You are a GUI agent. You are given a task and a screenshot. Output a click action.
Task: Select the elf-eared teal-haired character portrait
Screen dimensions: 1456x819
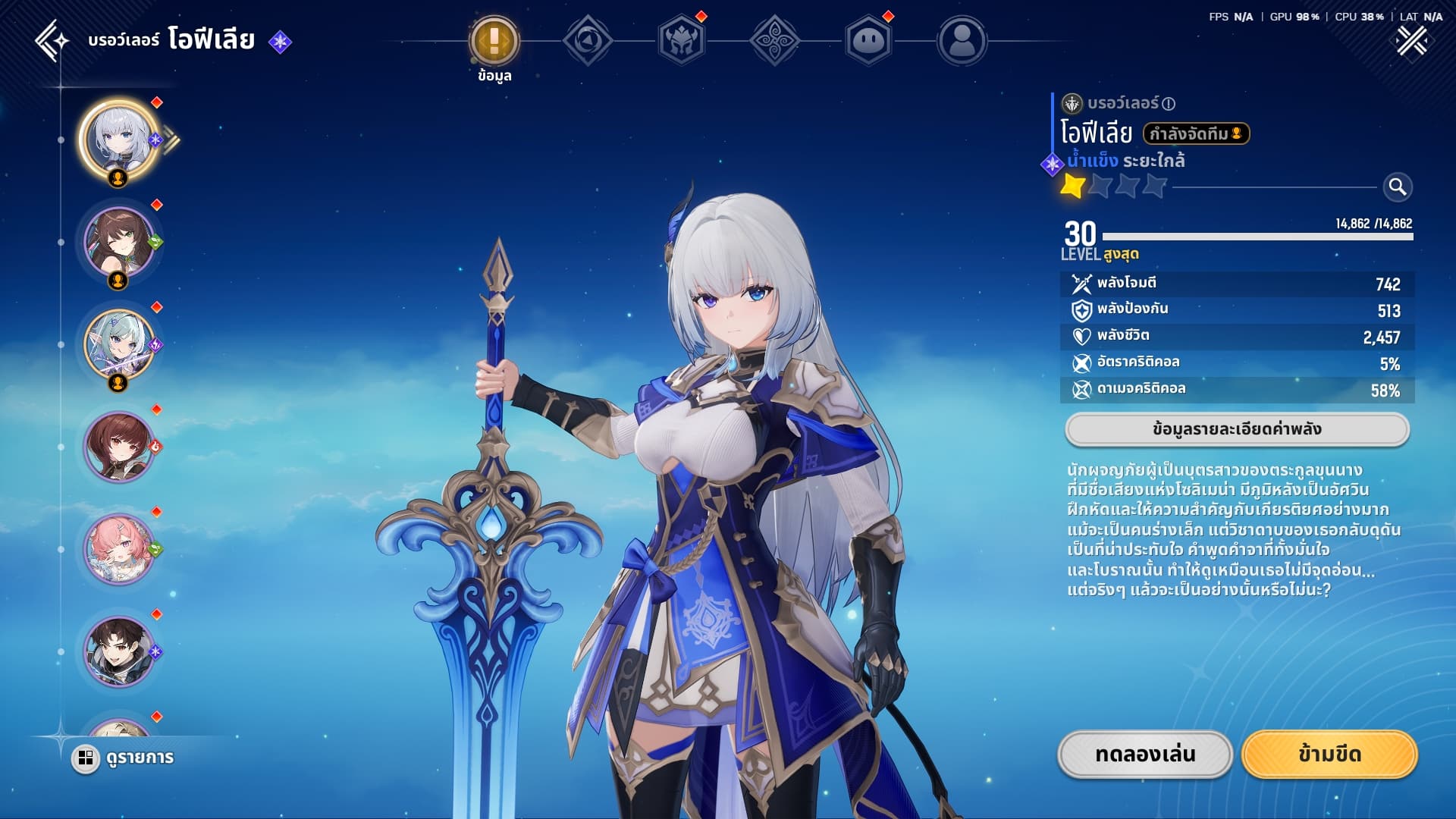tap(119, 344)
